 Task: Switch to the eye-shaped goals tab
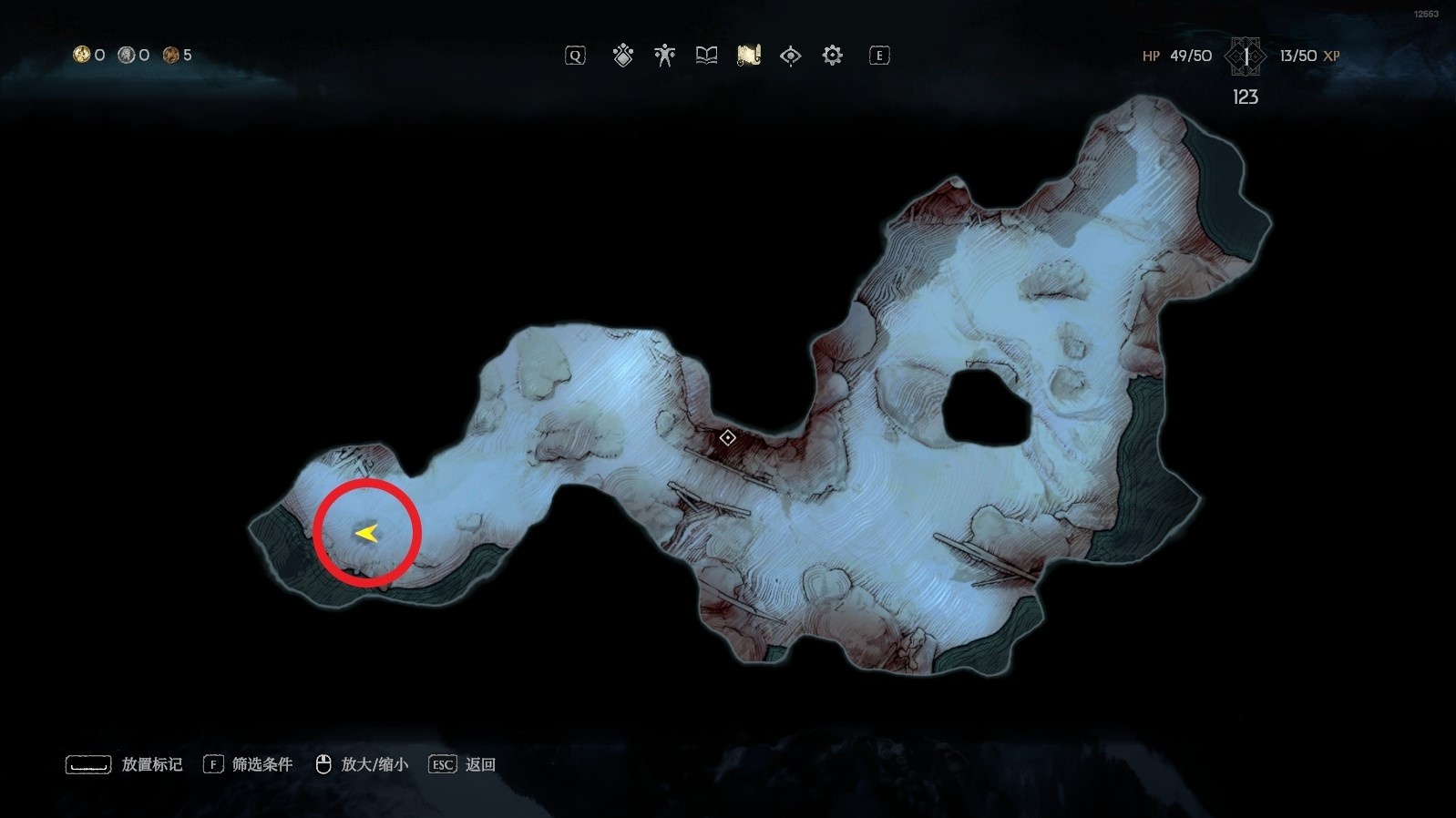click(790, 56)
